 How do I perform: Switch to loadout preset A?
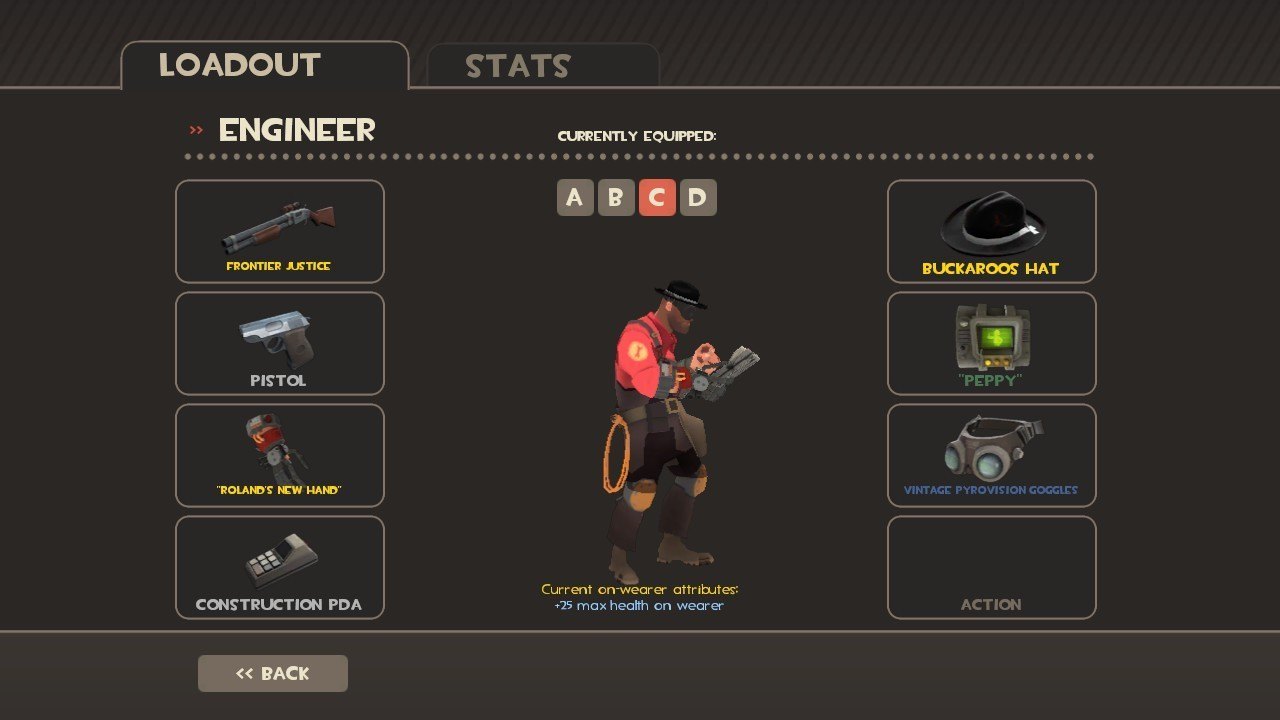click(575, 198)
